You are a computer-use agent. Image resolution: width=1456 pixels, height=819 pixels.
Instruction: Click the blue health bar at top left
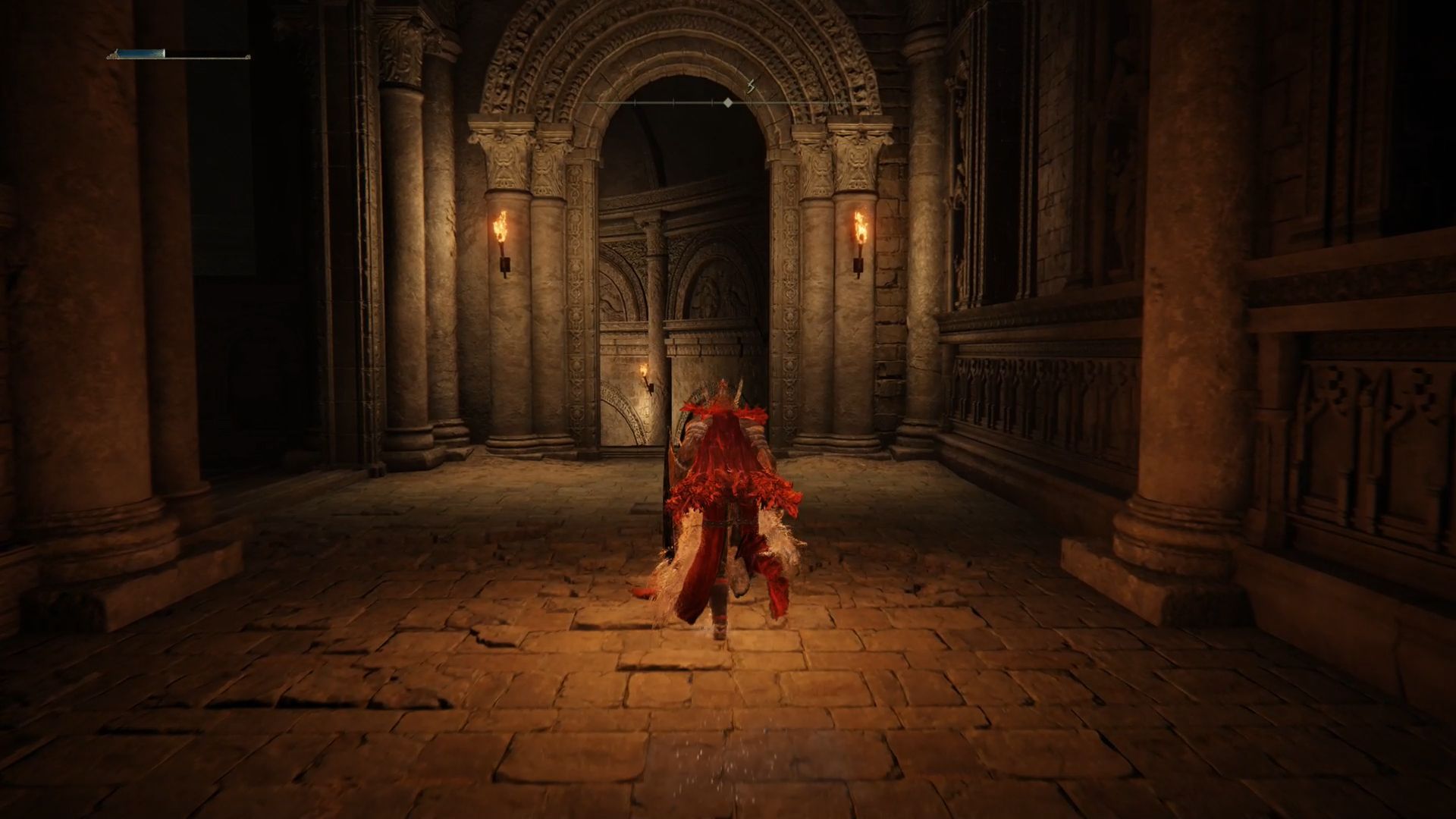pyautogui.click(x=140, y=55)
